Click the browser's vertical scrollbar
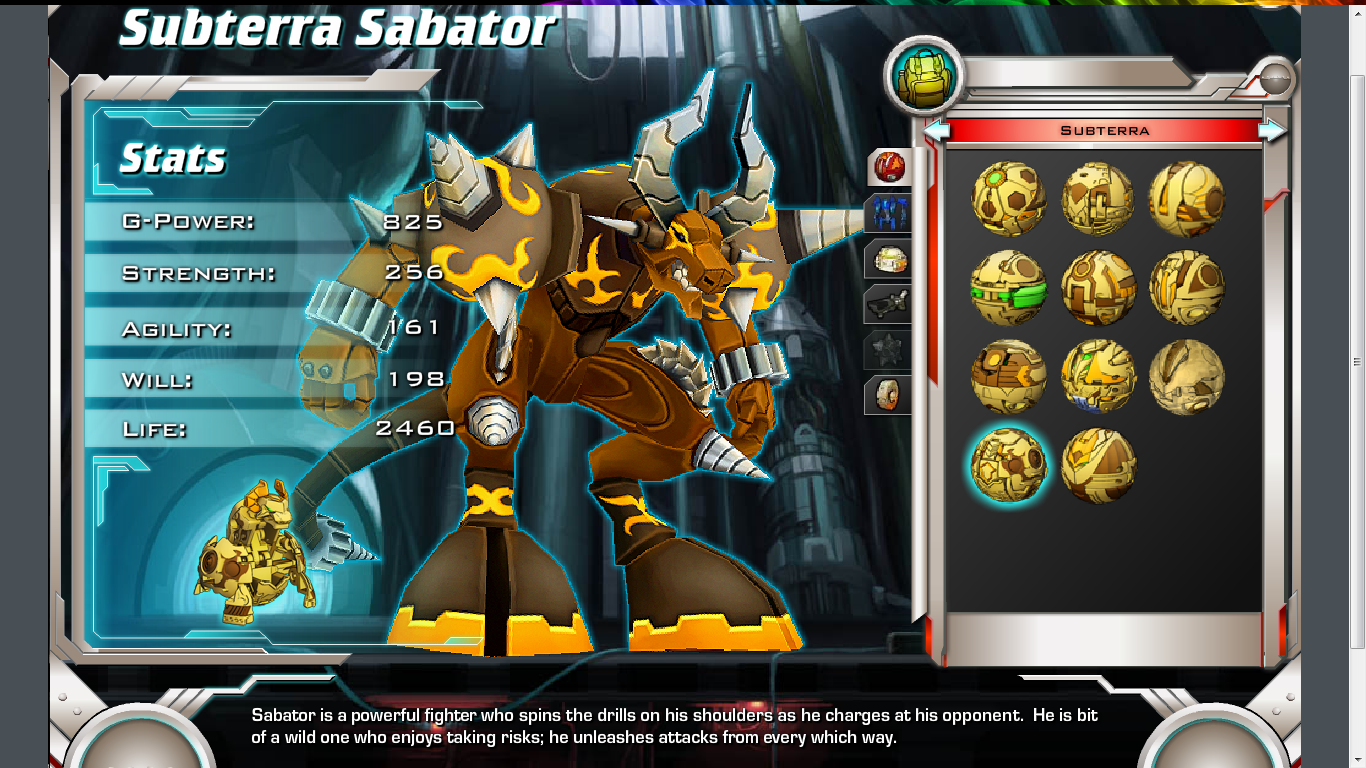 [x=1357, y=360]
